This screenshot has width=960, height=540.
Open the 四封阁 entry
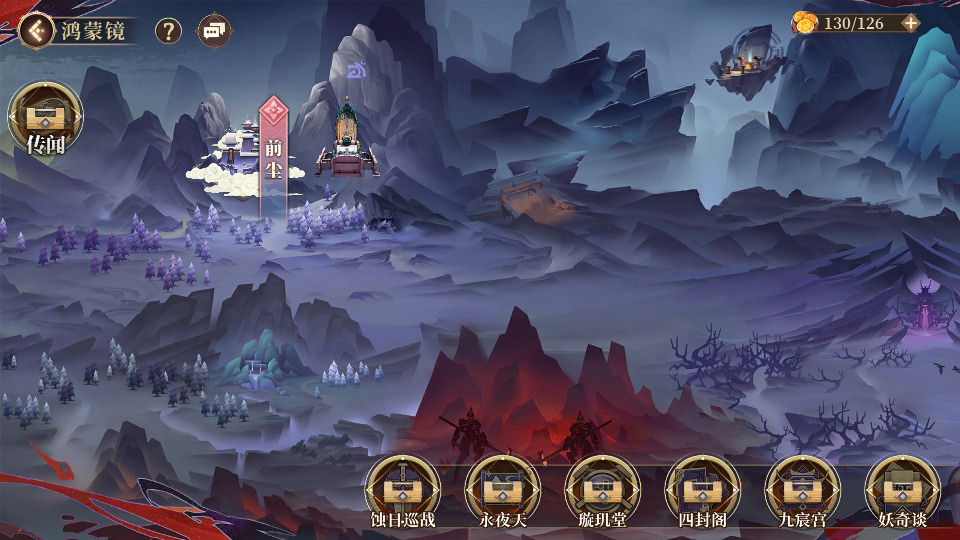click(702, 492)
